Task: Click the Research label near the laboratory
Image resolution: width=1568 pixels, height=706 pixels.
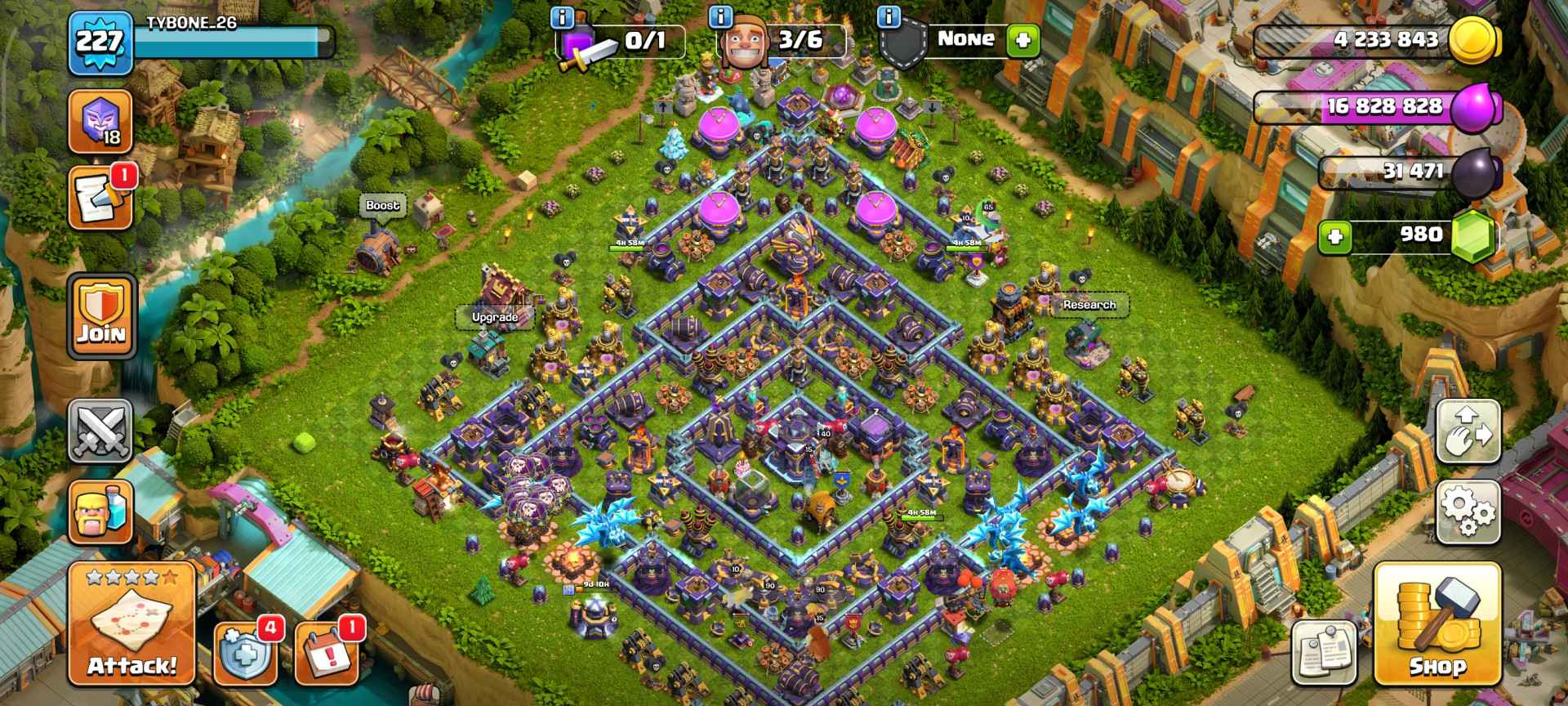Action: tap(1089, 304)
